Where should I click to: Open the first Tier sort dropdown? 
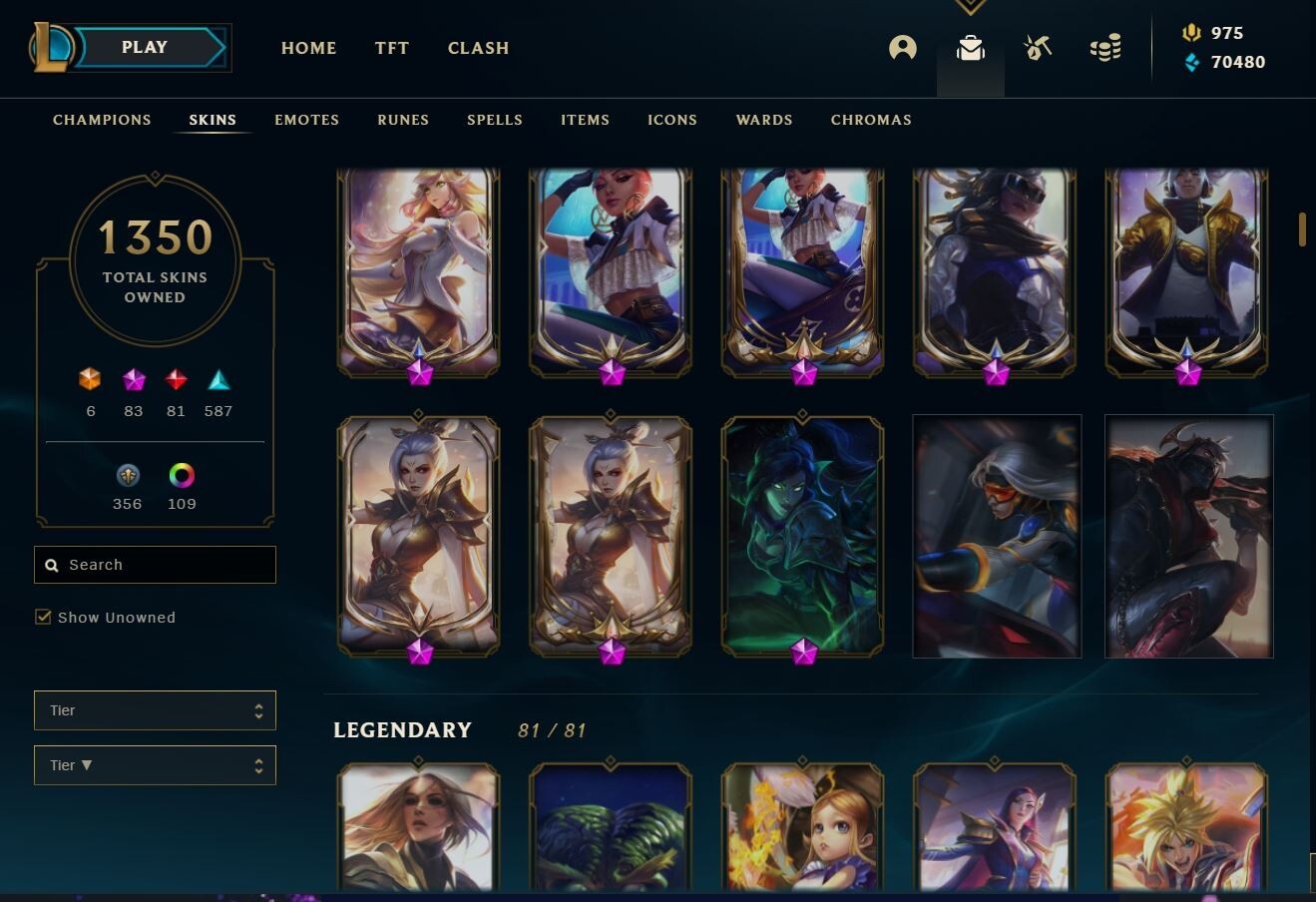click(x=155, y=710)
